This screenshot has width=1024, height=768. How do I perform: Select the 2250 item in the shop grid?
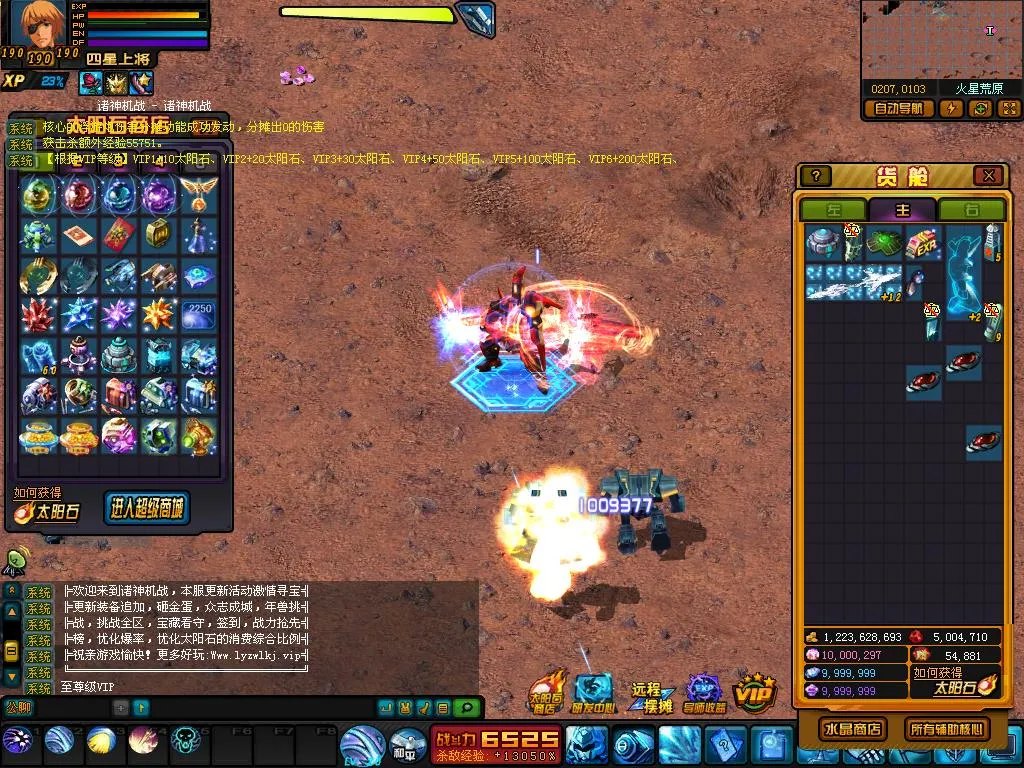click(199, 313)
